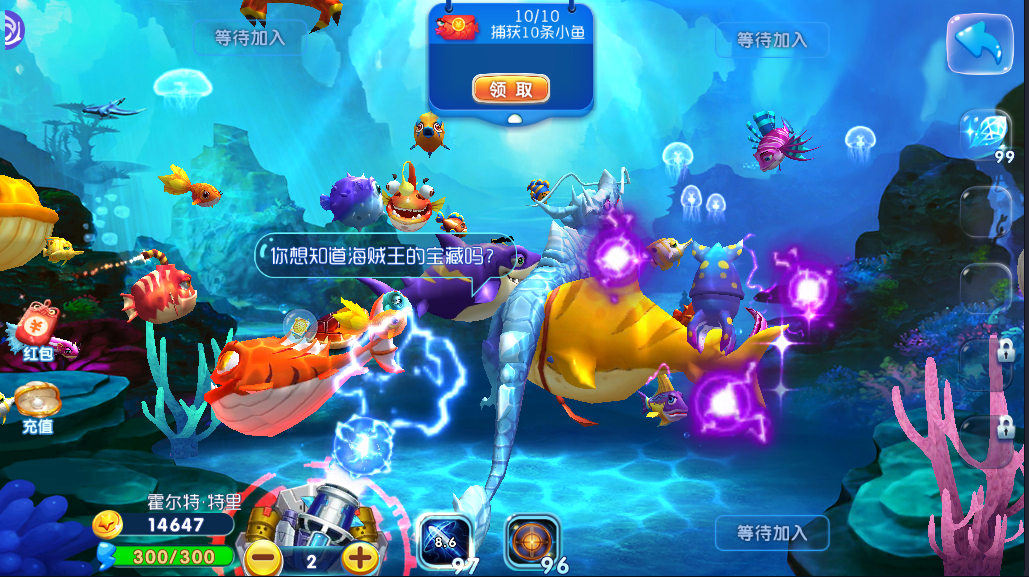Collapse the mission panel using its bottom tab
This screenshot has height=577, width=1029.
[512, 118]
